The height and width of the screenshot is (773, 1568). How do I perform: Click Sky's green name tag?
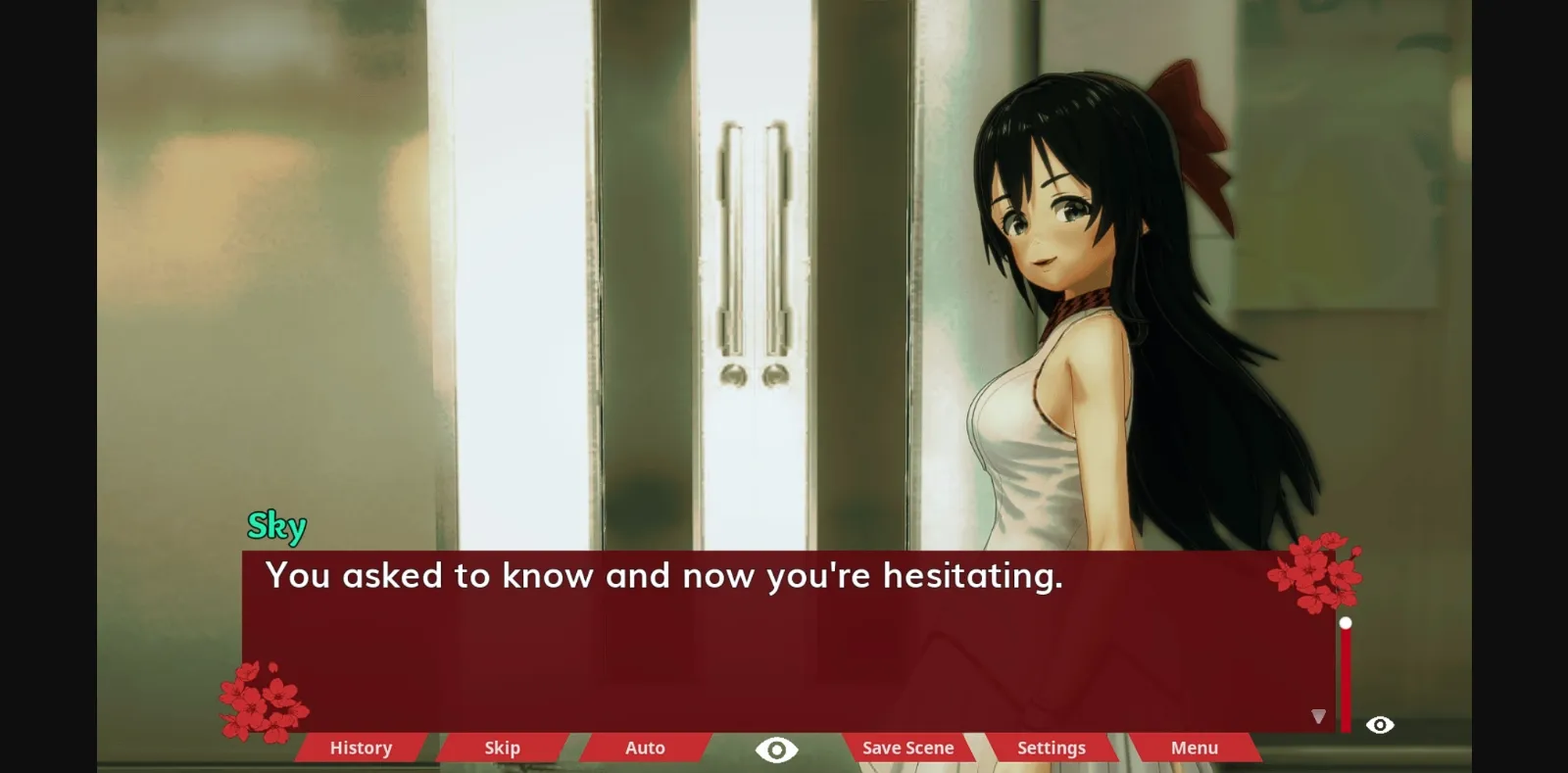click(x=278, y=526)
